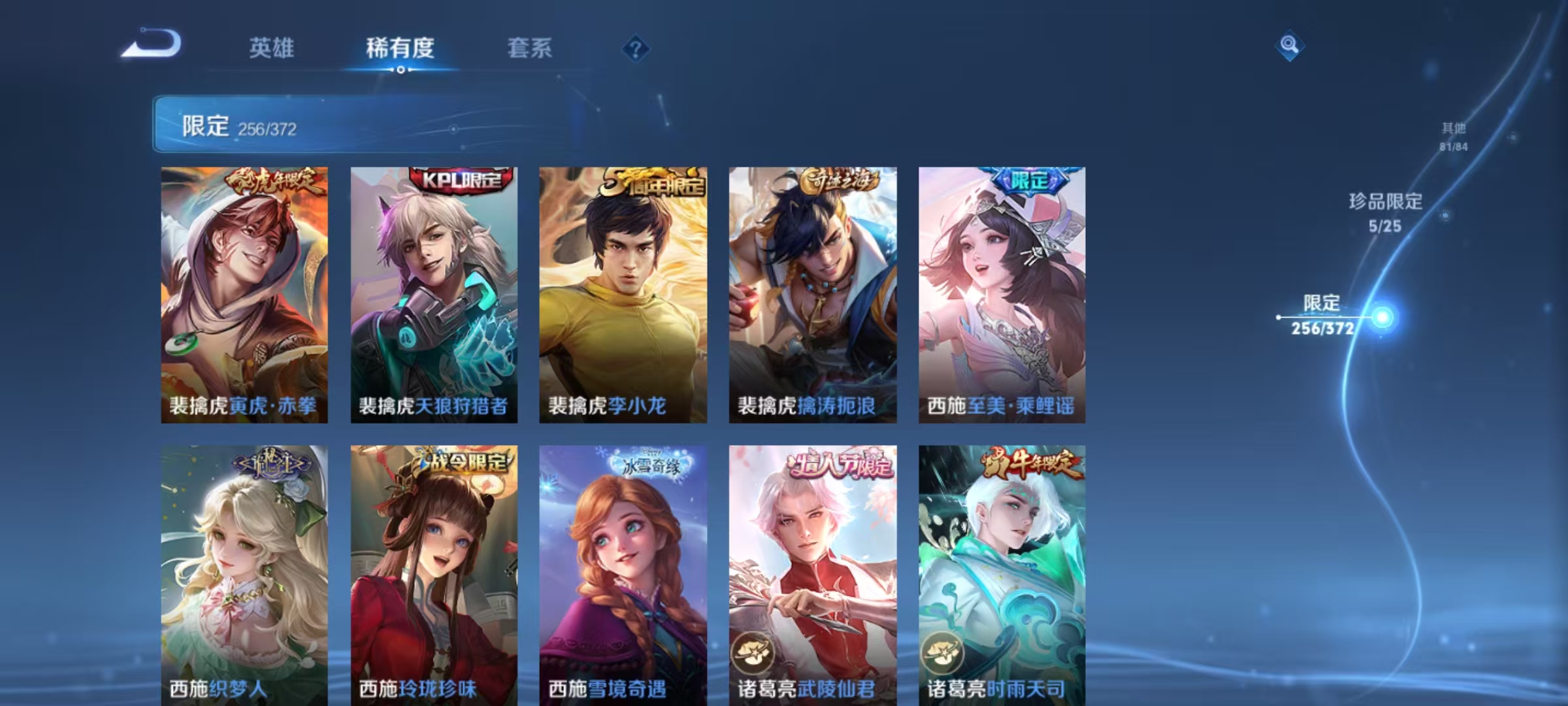
Task: Switch to the 套系 tab
Action: pos(531,48)
